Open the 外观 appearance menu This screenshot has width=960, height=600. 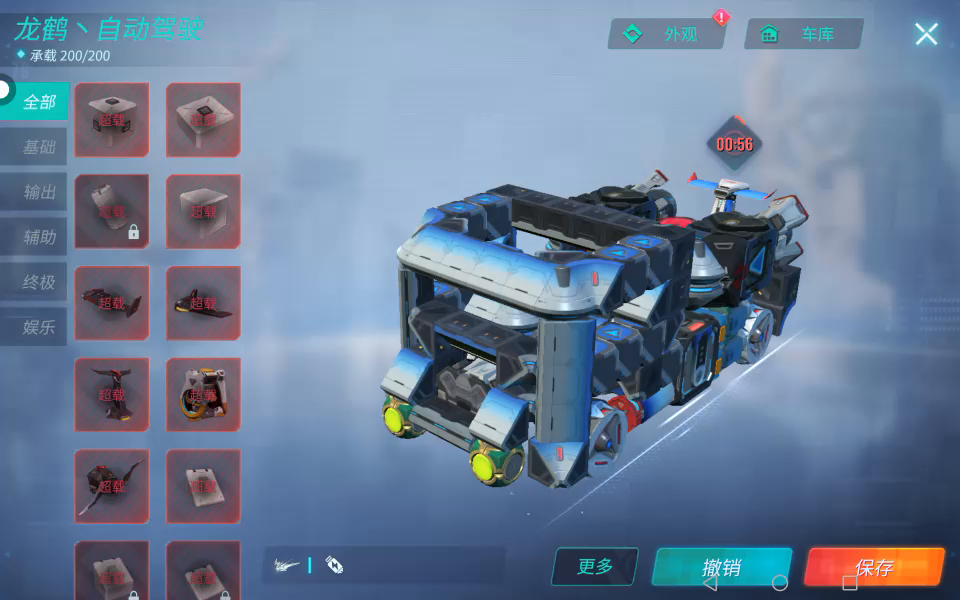point(667,34)
